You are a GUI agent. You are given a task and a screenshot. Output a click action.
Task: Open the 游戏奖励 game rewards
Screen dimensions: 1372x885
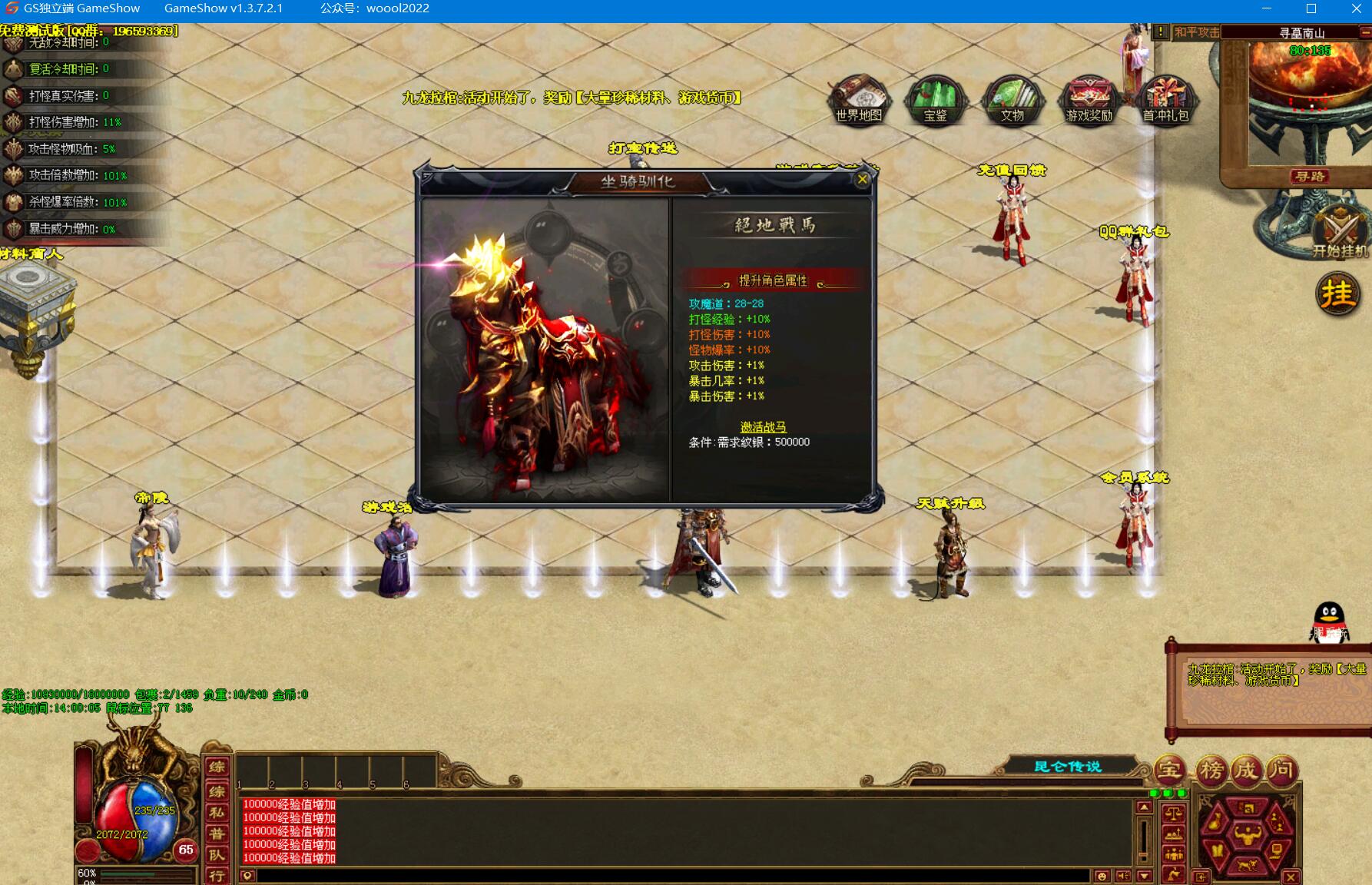click(1089, 100)
